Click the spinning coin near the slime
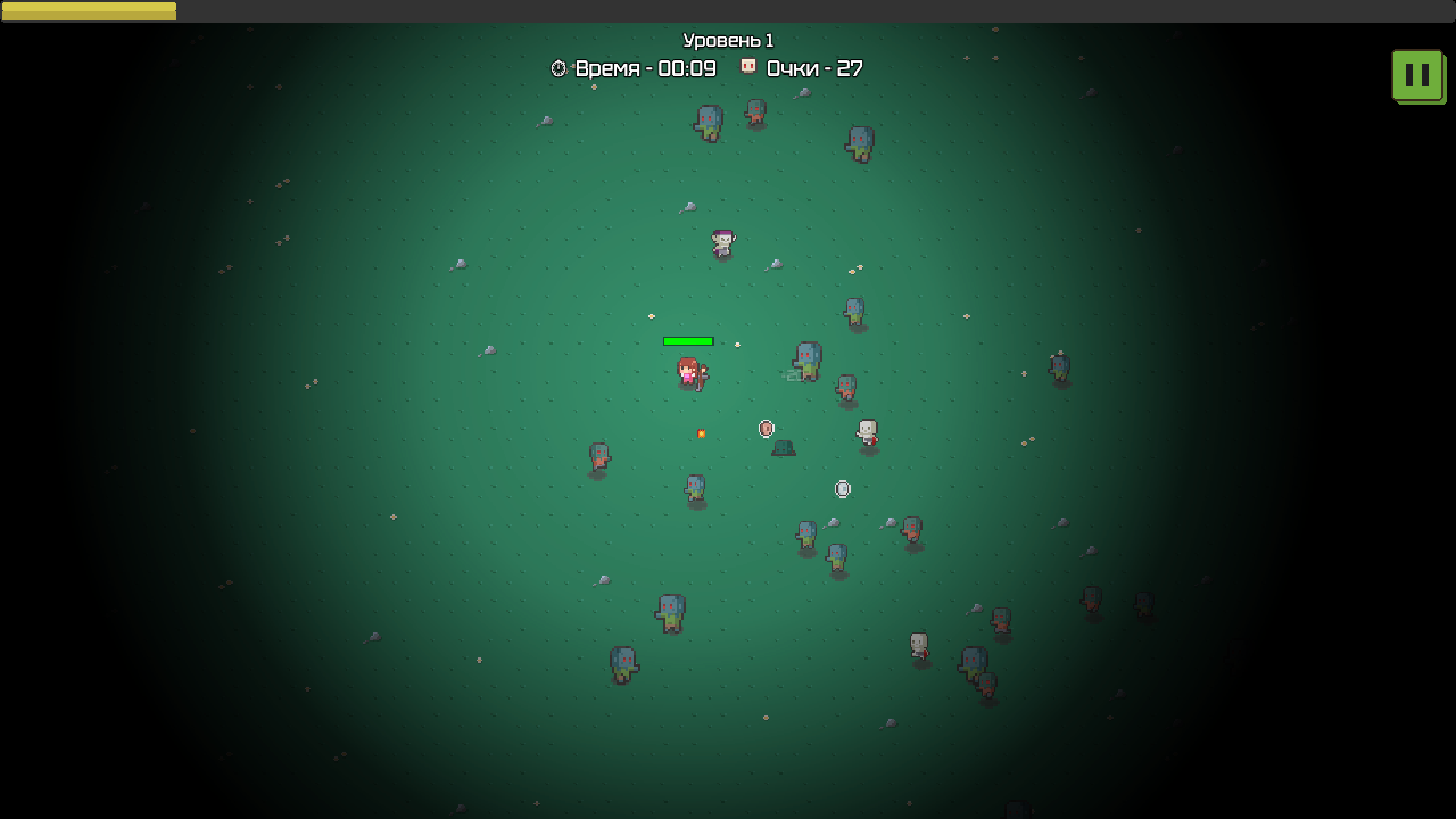 click(x=766, y=428)
